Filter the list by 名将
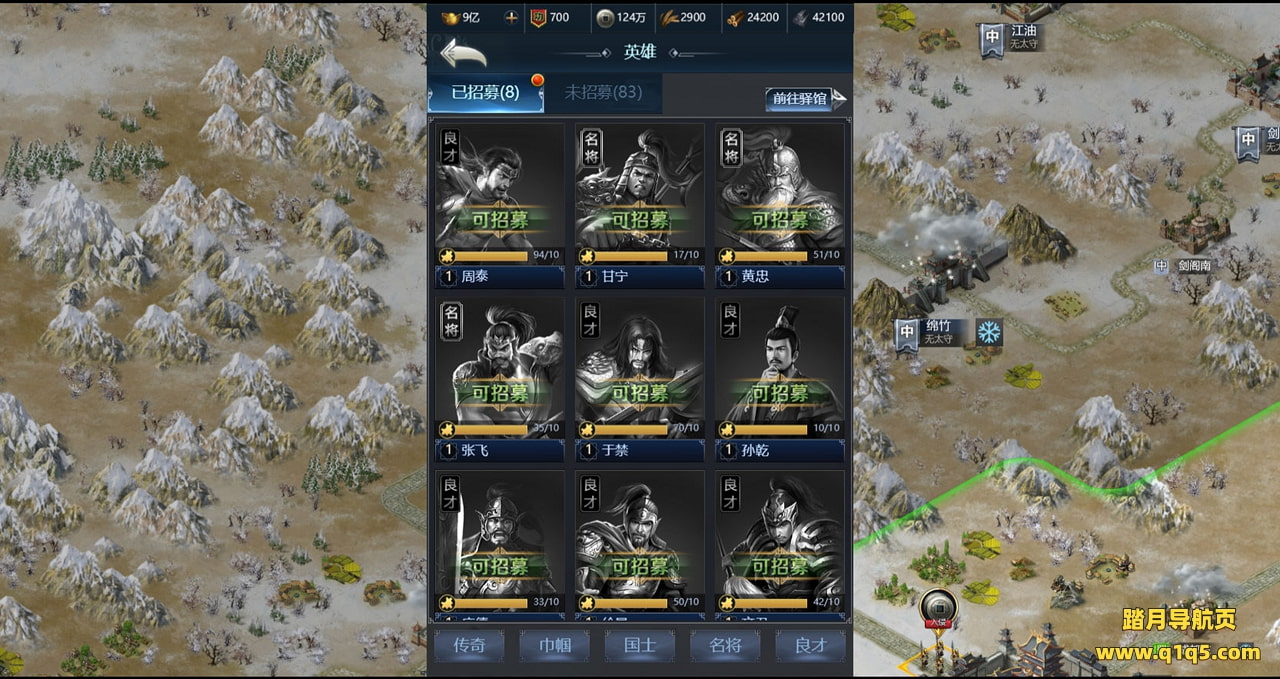The height and width of the screenshot is (679, 1280). [x=725, y=645]
